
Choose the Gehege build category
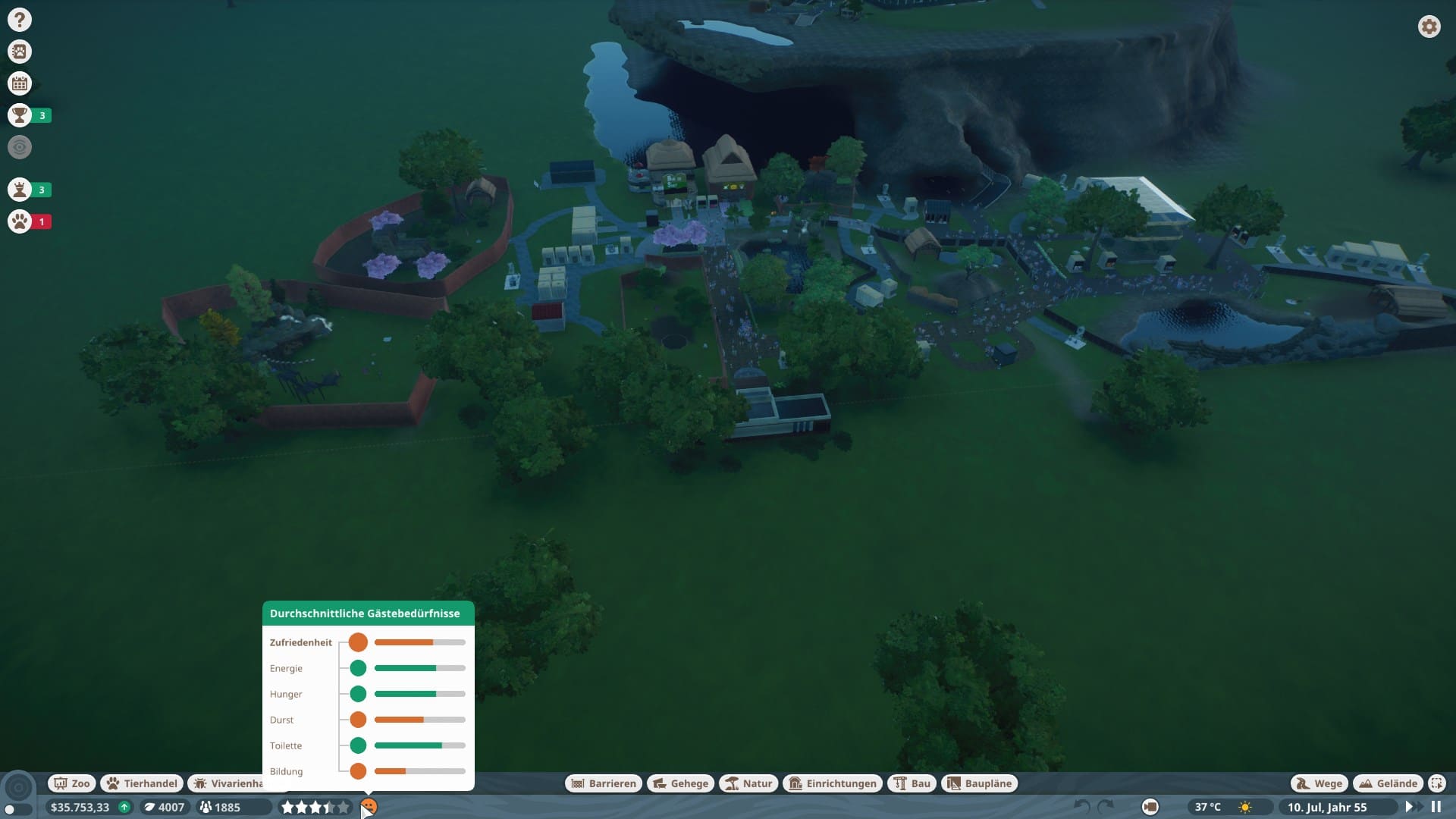[x=680, y=783]
